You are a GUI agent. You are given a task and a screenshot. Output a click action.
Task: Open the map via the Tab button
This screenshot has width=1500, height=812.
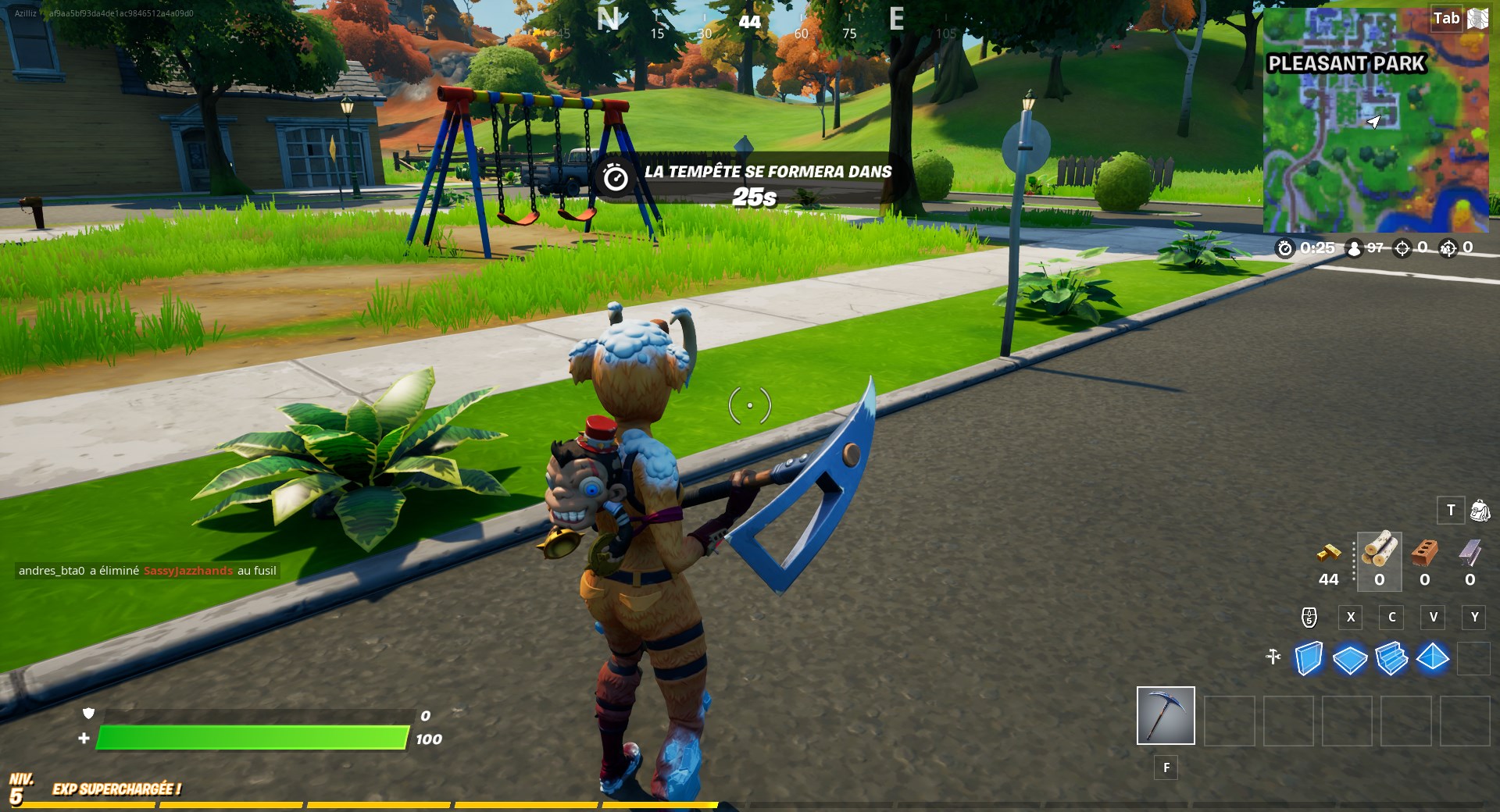(x=1445, y=18)
